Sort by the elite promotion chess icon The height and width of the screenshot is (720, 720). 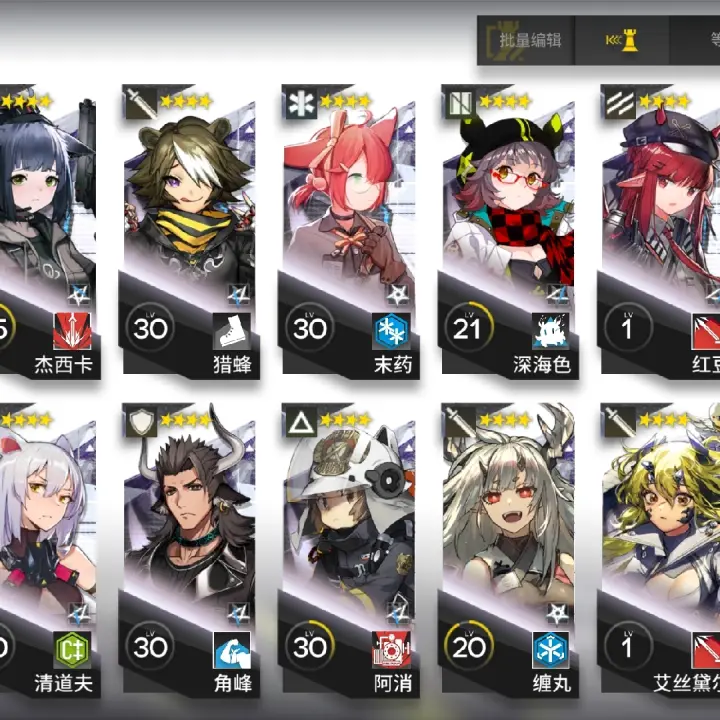622,41
